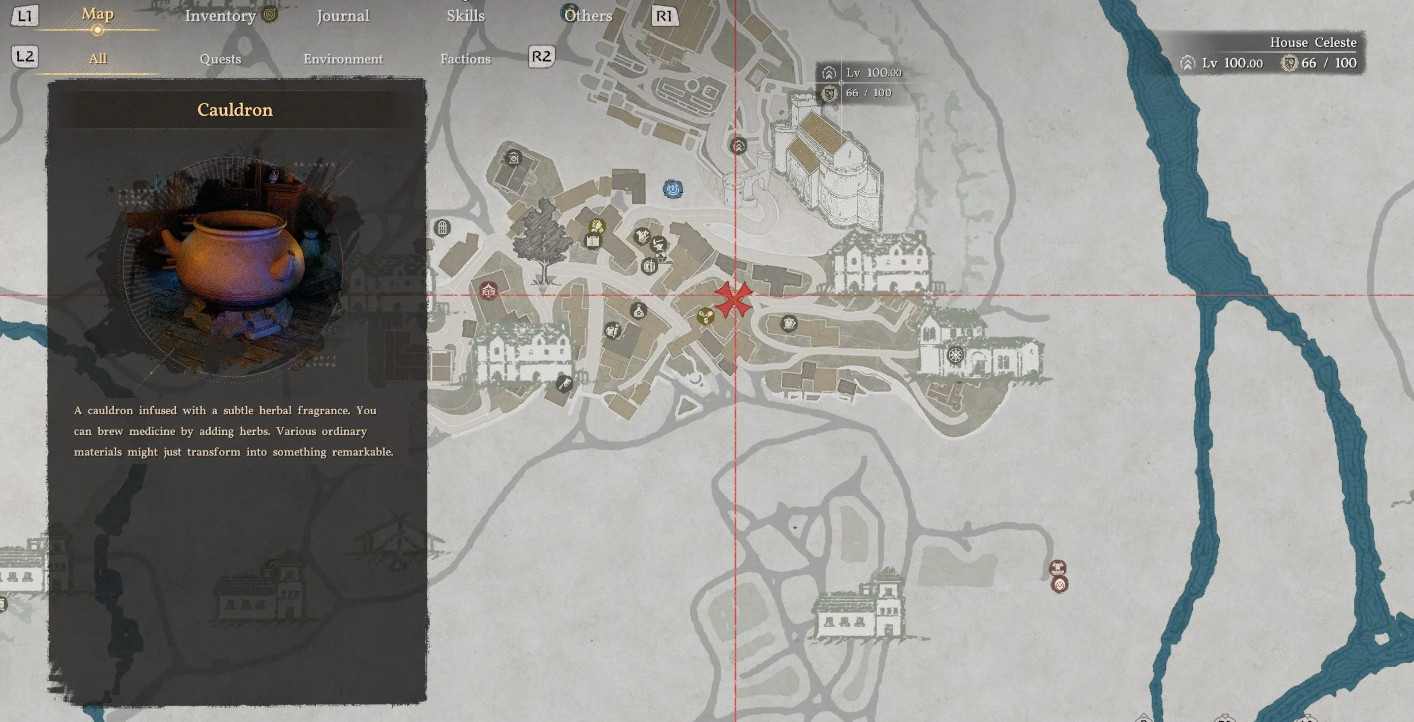Select the blue fast-travel marker on map
The image size is (1414, 722).
(673, 188)
